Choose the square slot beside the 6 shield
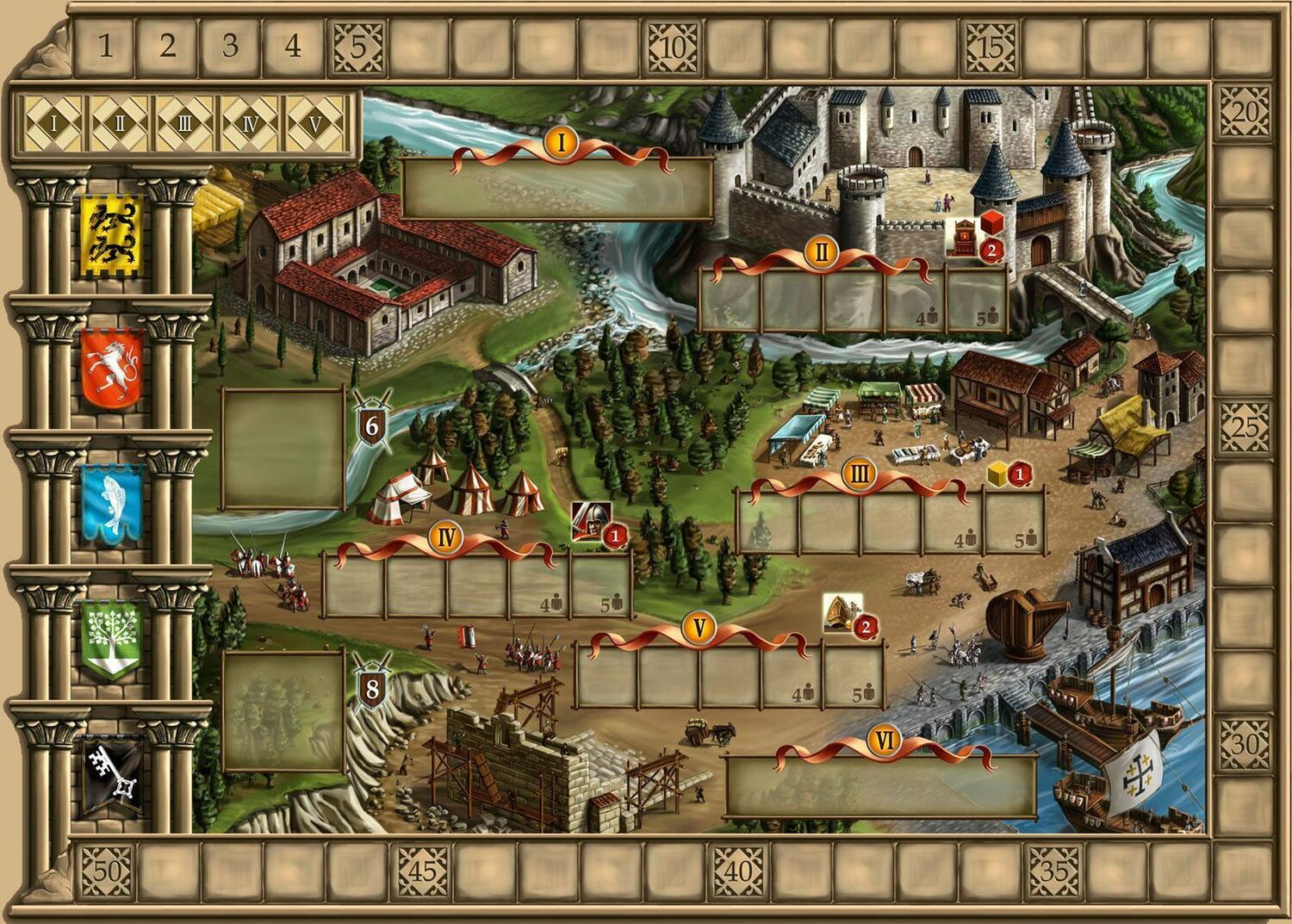 [283, 449]
